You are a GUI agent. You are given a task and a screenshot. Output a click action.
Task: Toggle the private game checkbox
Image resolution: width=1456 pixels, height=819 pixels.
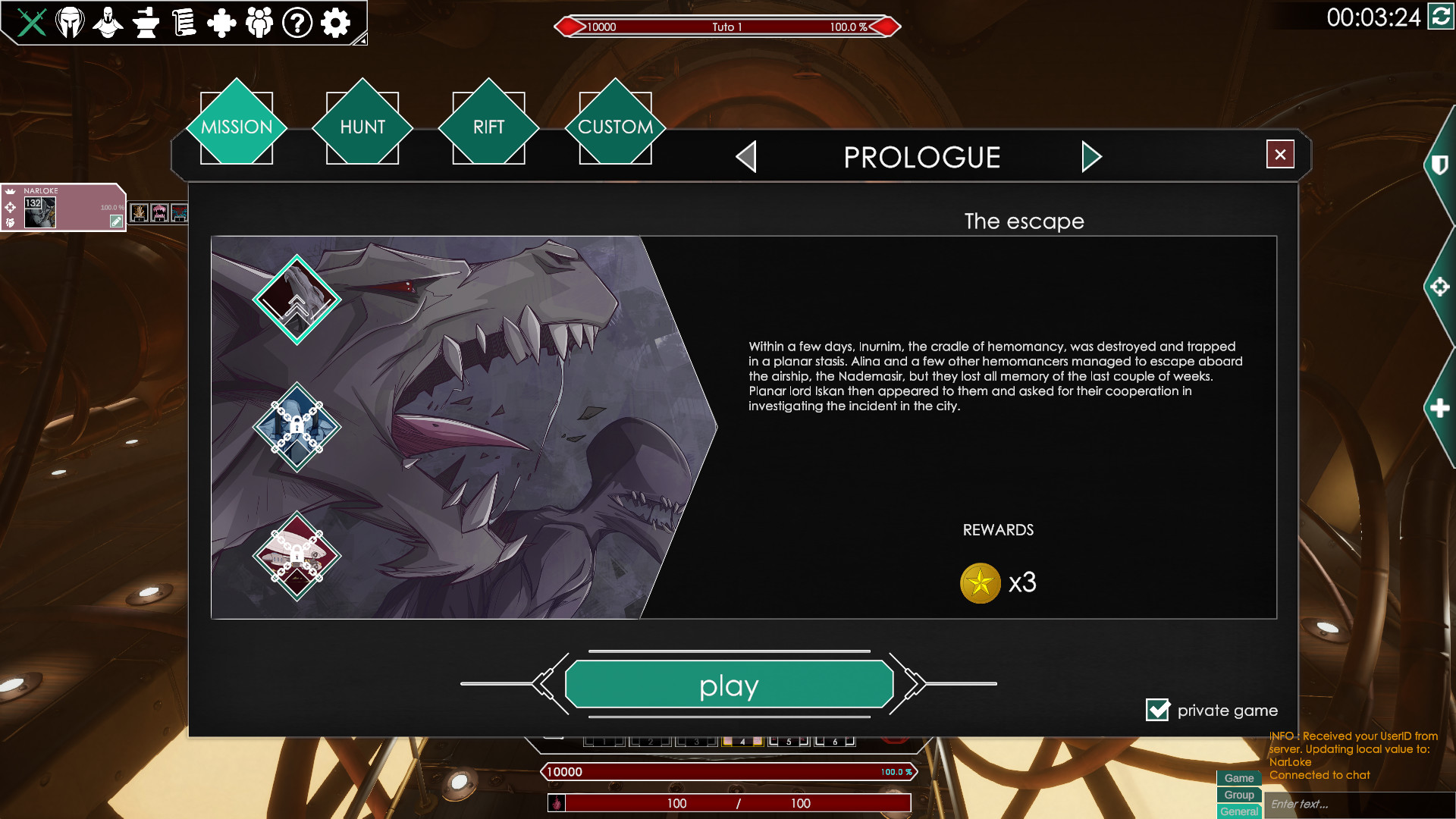[x=1158, y=710]
